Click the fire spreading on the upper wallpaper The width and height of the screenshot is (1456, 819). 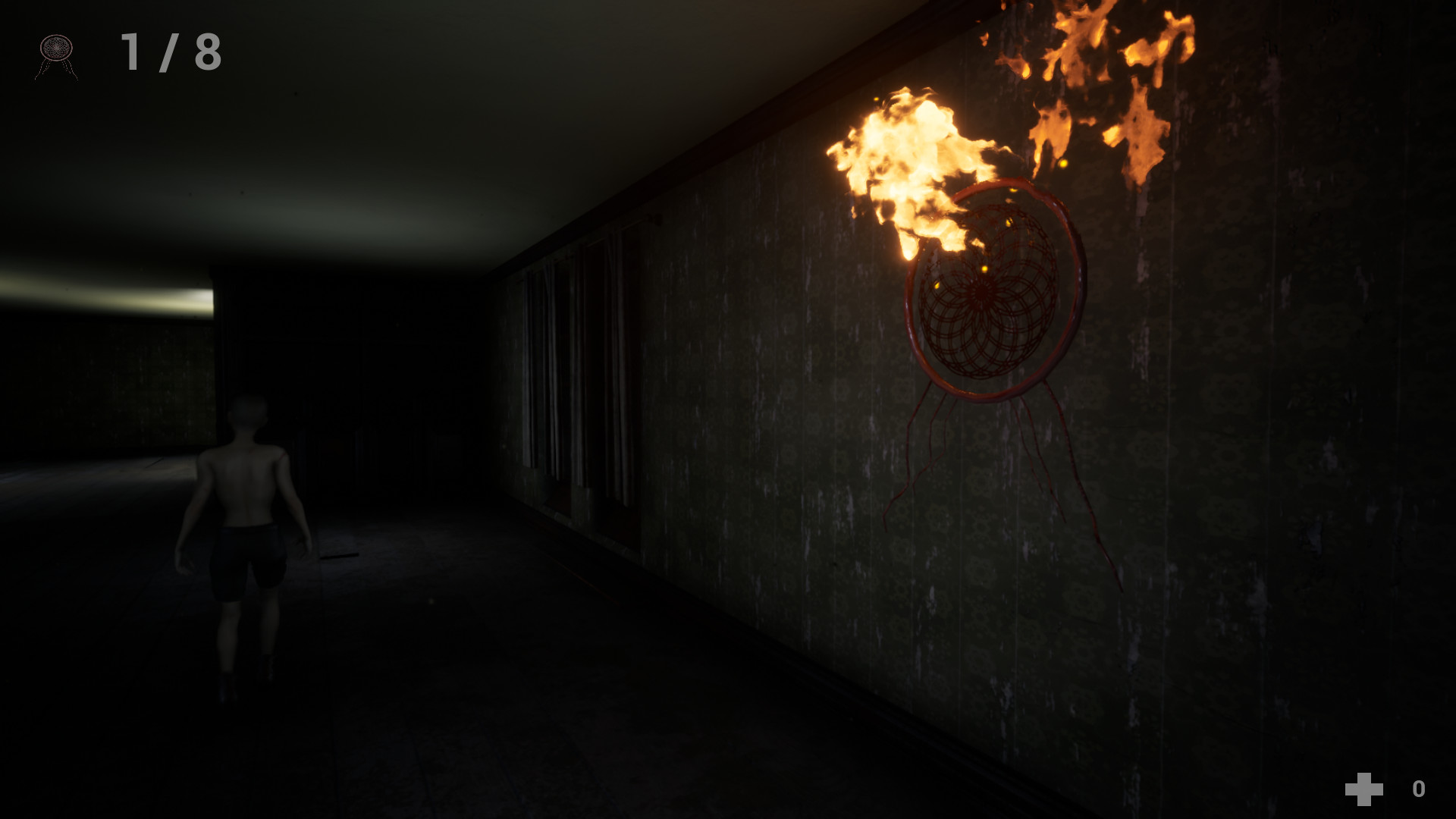[1107, 76]
